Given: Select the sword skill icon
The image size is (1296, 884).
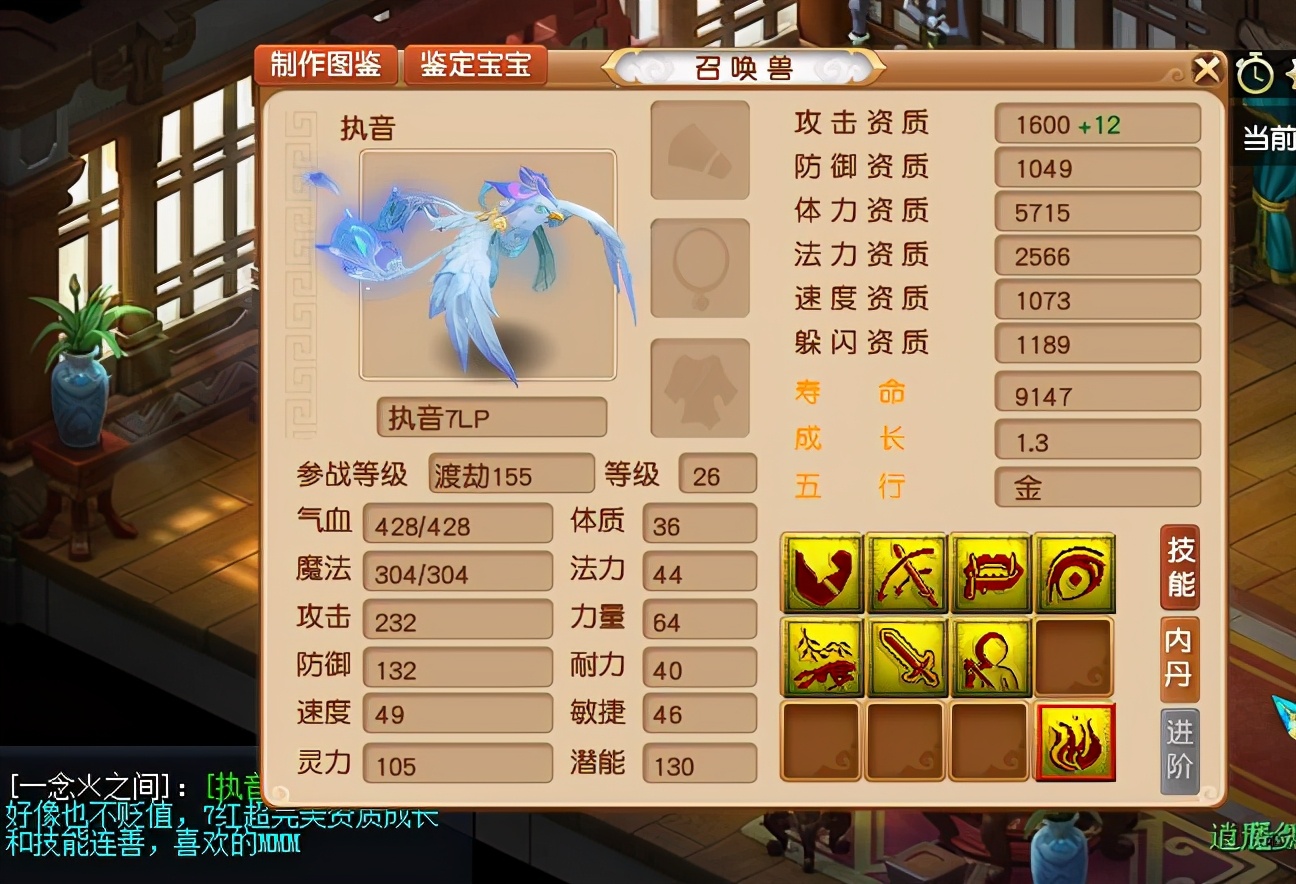Looking at the screenshot, I should (905, 659).
